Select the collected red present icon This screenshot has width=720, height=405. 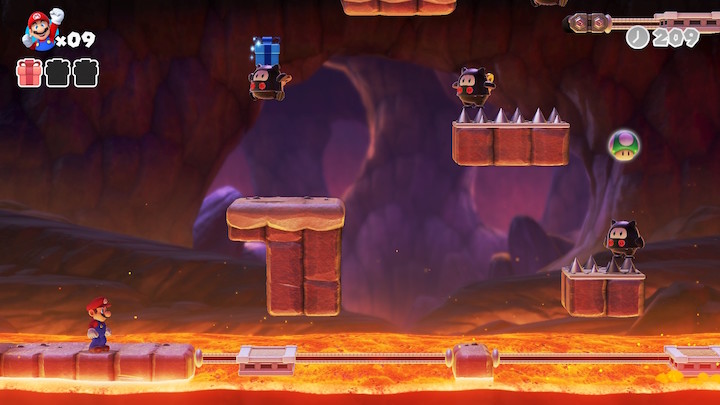29,73
